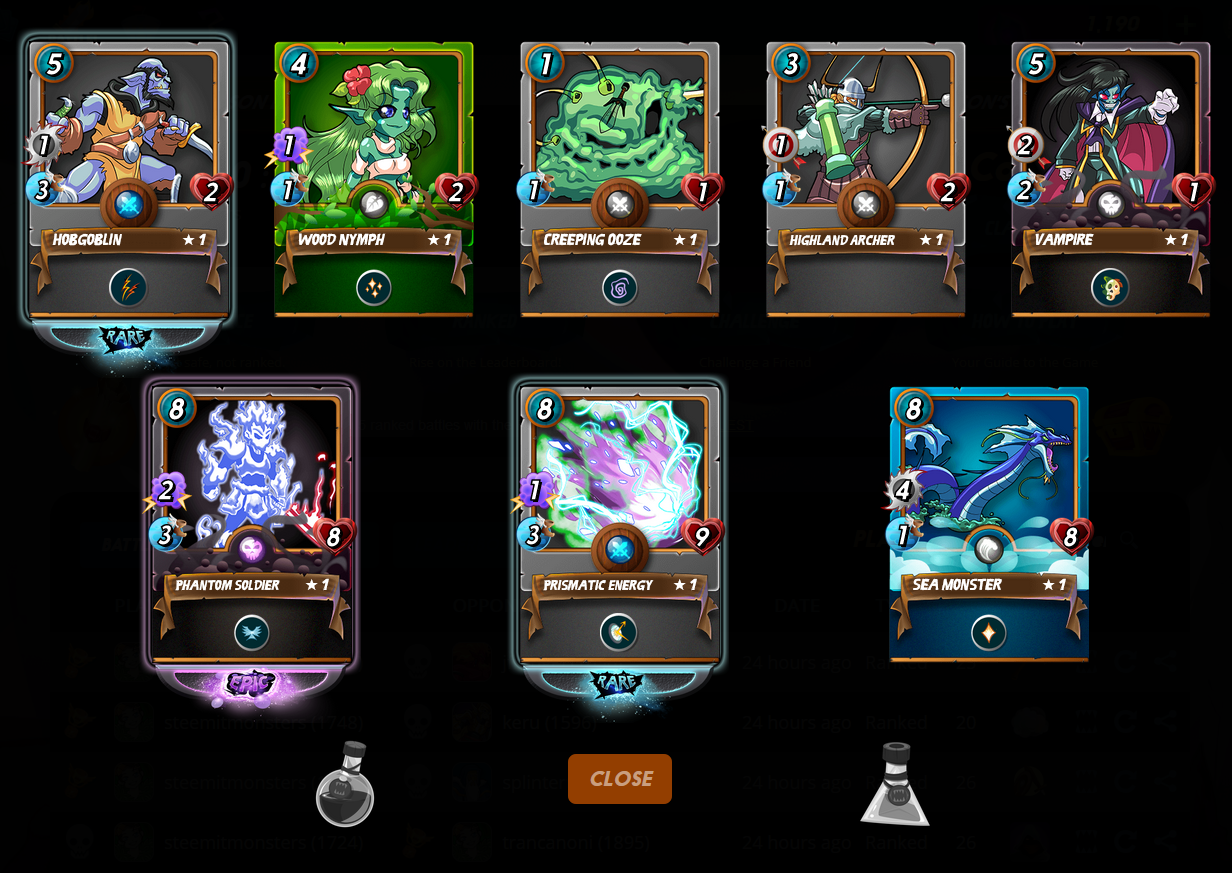The width and height of the screenshot is (1232, 873).
Task: Choose the Sea Monster card
Action: [x=988, y=525]
